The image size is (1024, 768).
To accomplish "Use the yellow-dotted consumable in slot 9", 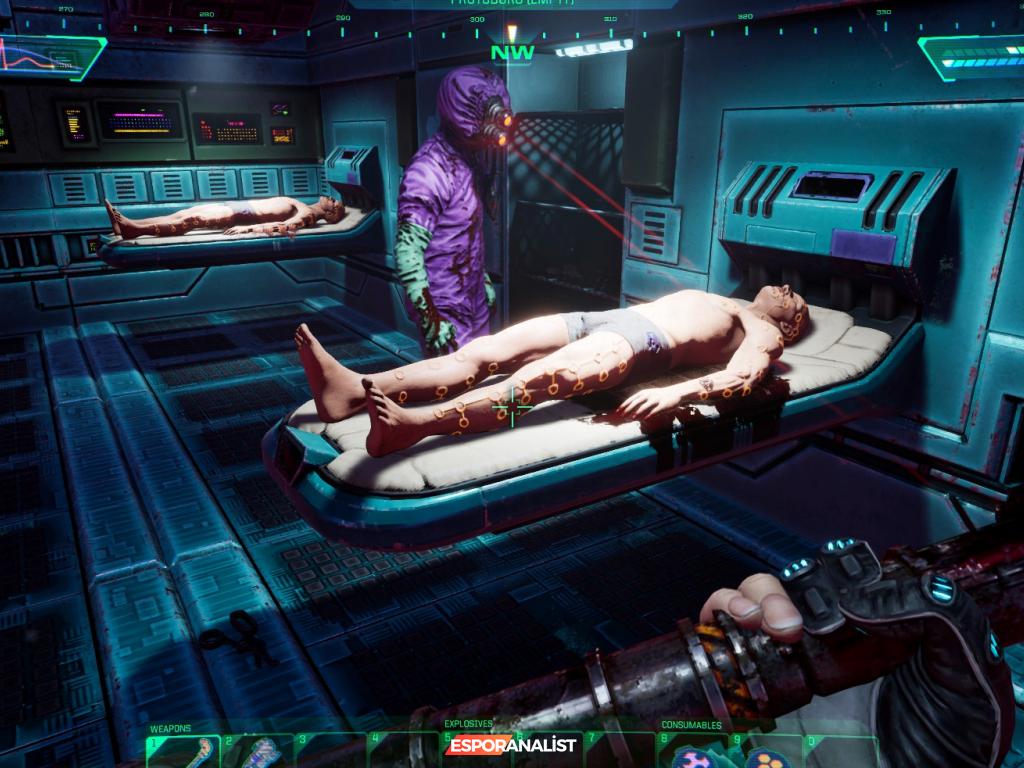I will click(765, 757).
